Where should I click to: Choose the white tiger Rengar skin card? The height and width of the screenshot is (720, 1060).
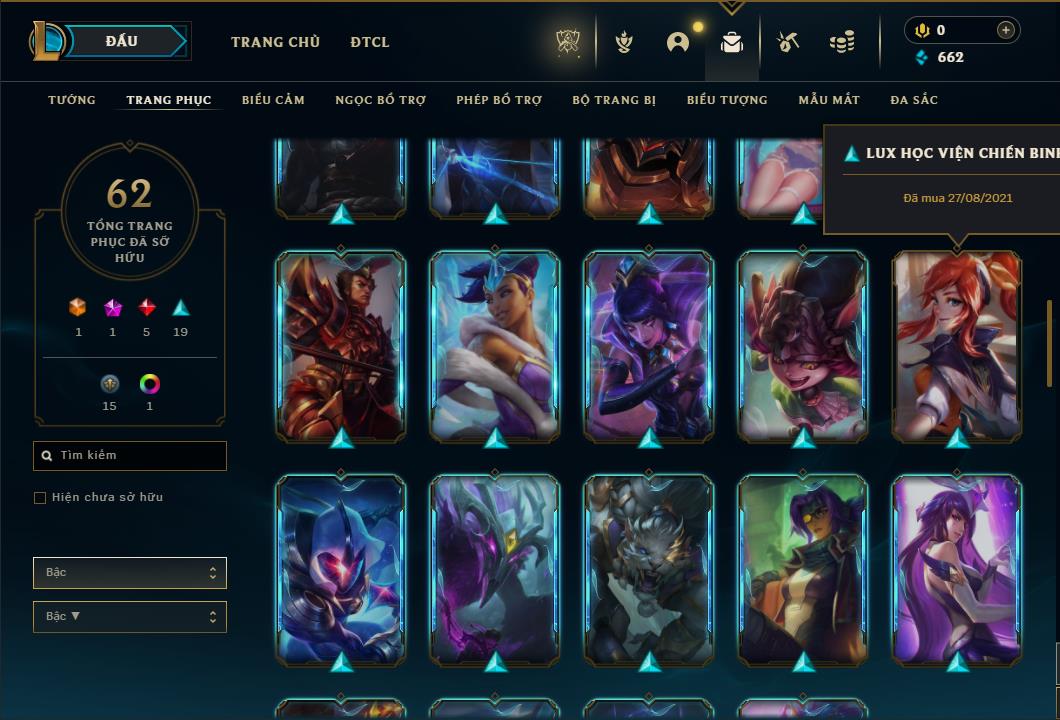[649, 568]
